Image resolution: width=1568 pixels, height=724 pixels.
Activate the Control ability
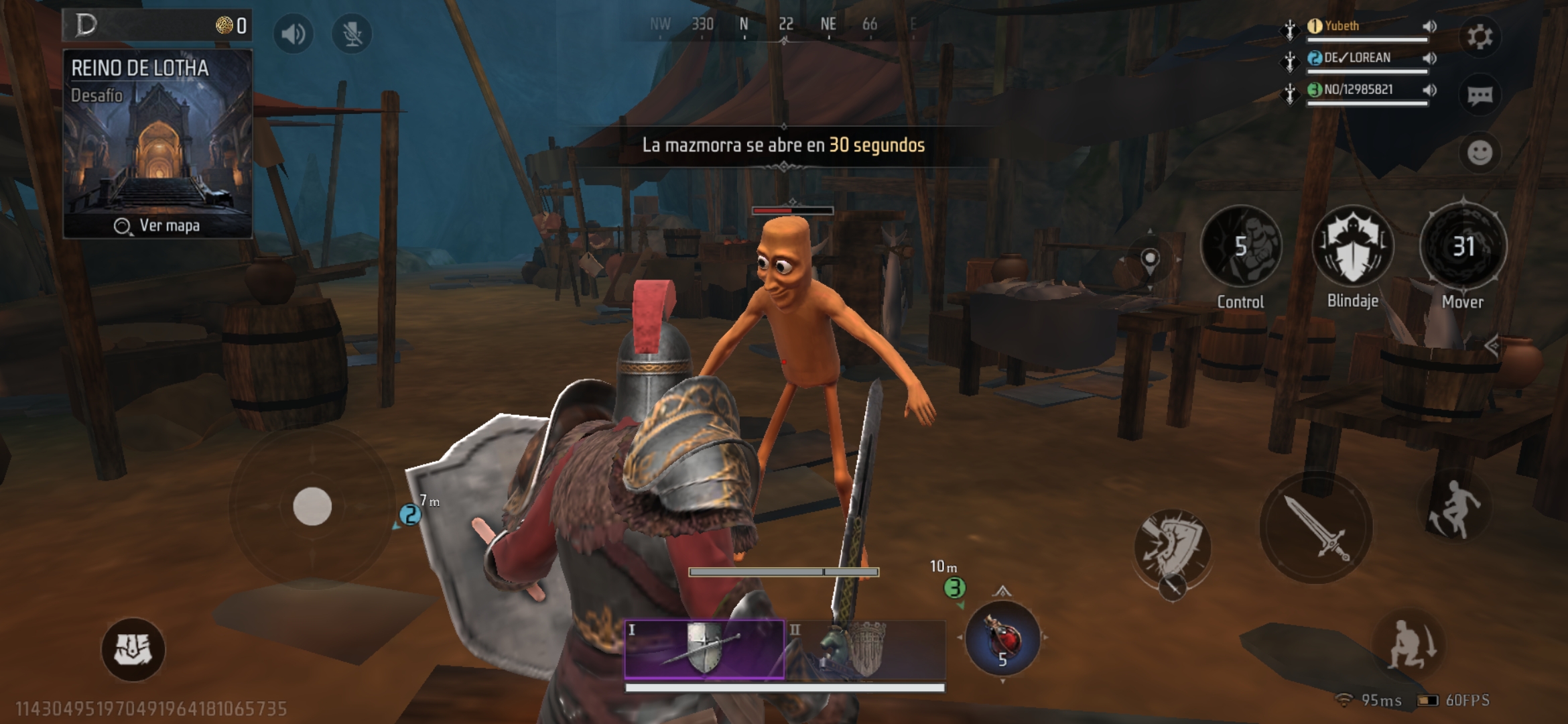pyautogui.click(x=1240, y=247)
